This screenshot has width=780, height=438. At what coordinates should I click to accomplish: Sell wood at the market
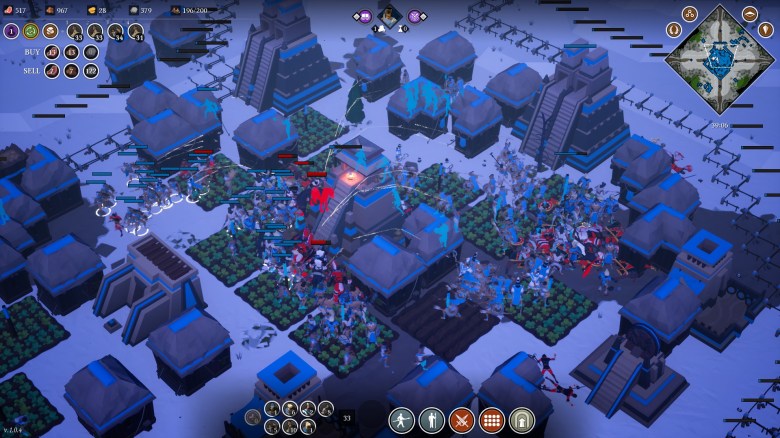coord(71,70)
